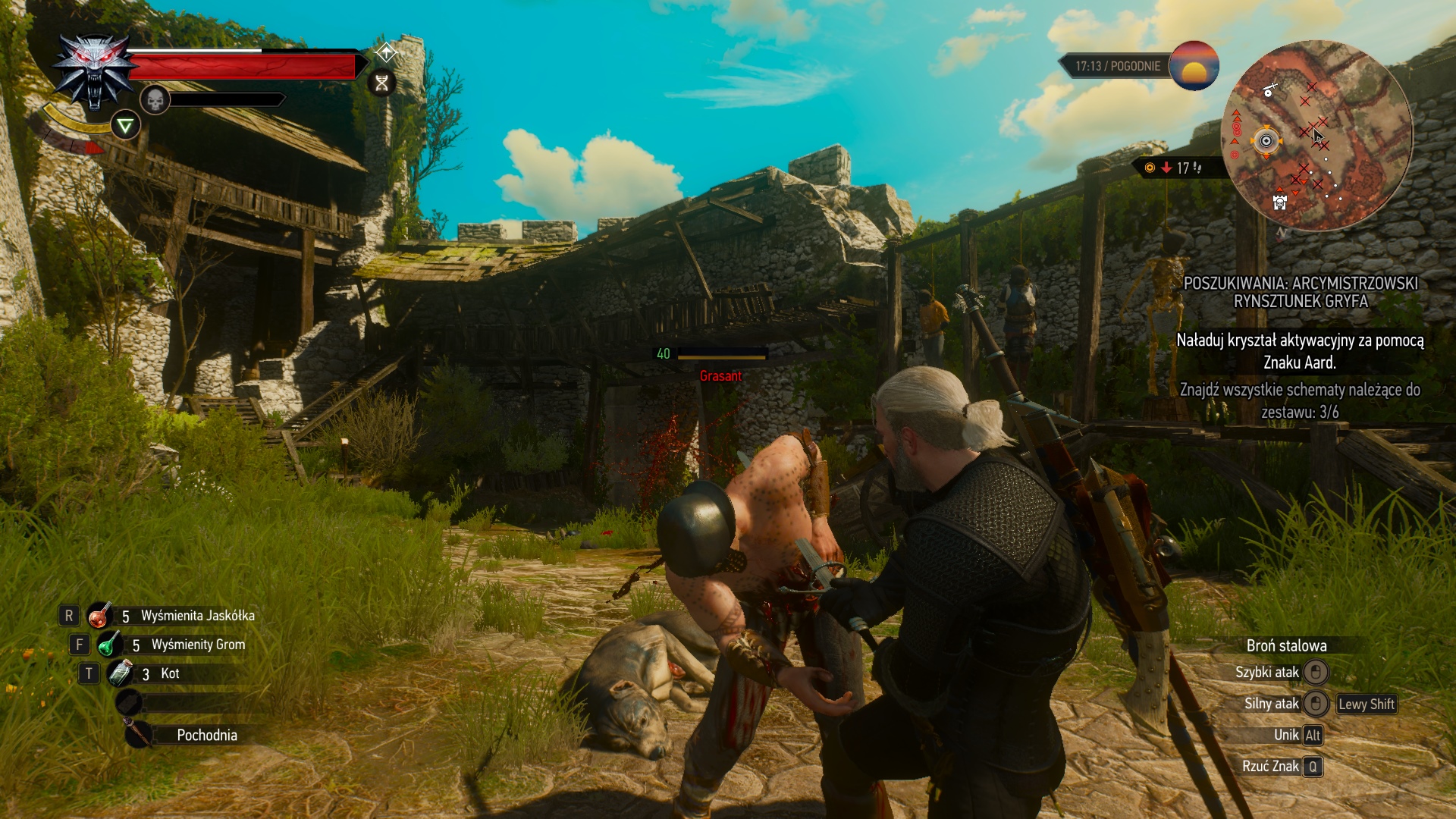Click the active sign indicator icon
The width and height of the screenshot is (1456, 819).
125,125
